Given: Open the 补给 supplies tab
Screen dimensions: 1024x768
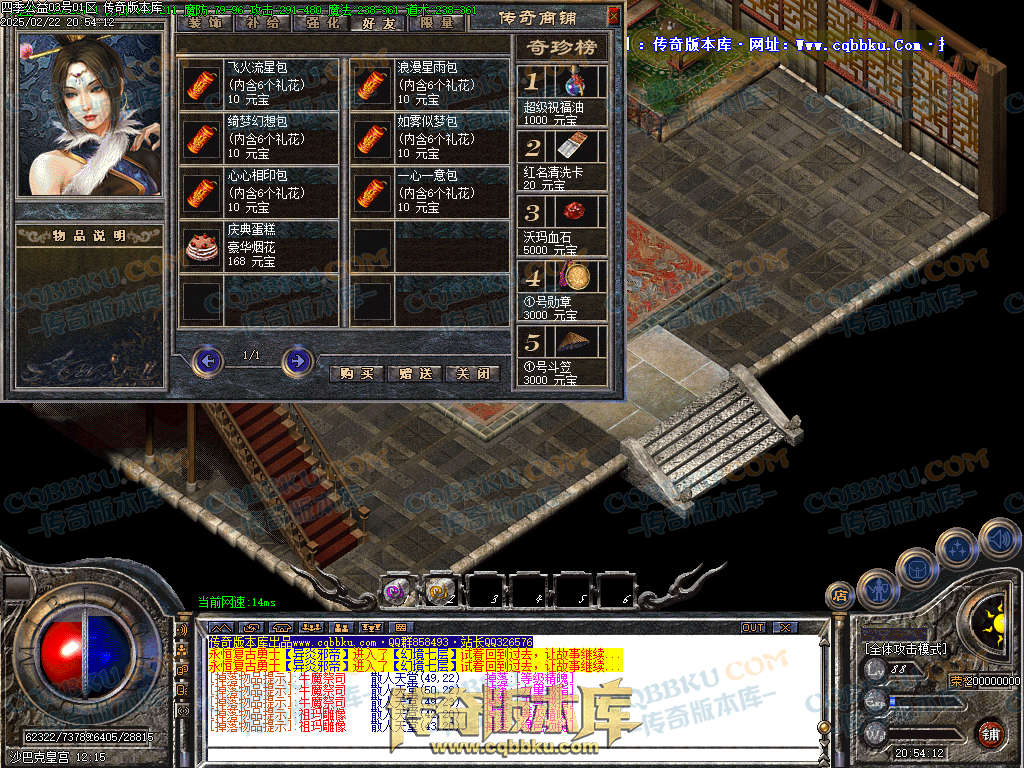Looking at the screenshot, I should click(x=261, y=21).
